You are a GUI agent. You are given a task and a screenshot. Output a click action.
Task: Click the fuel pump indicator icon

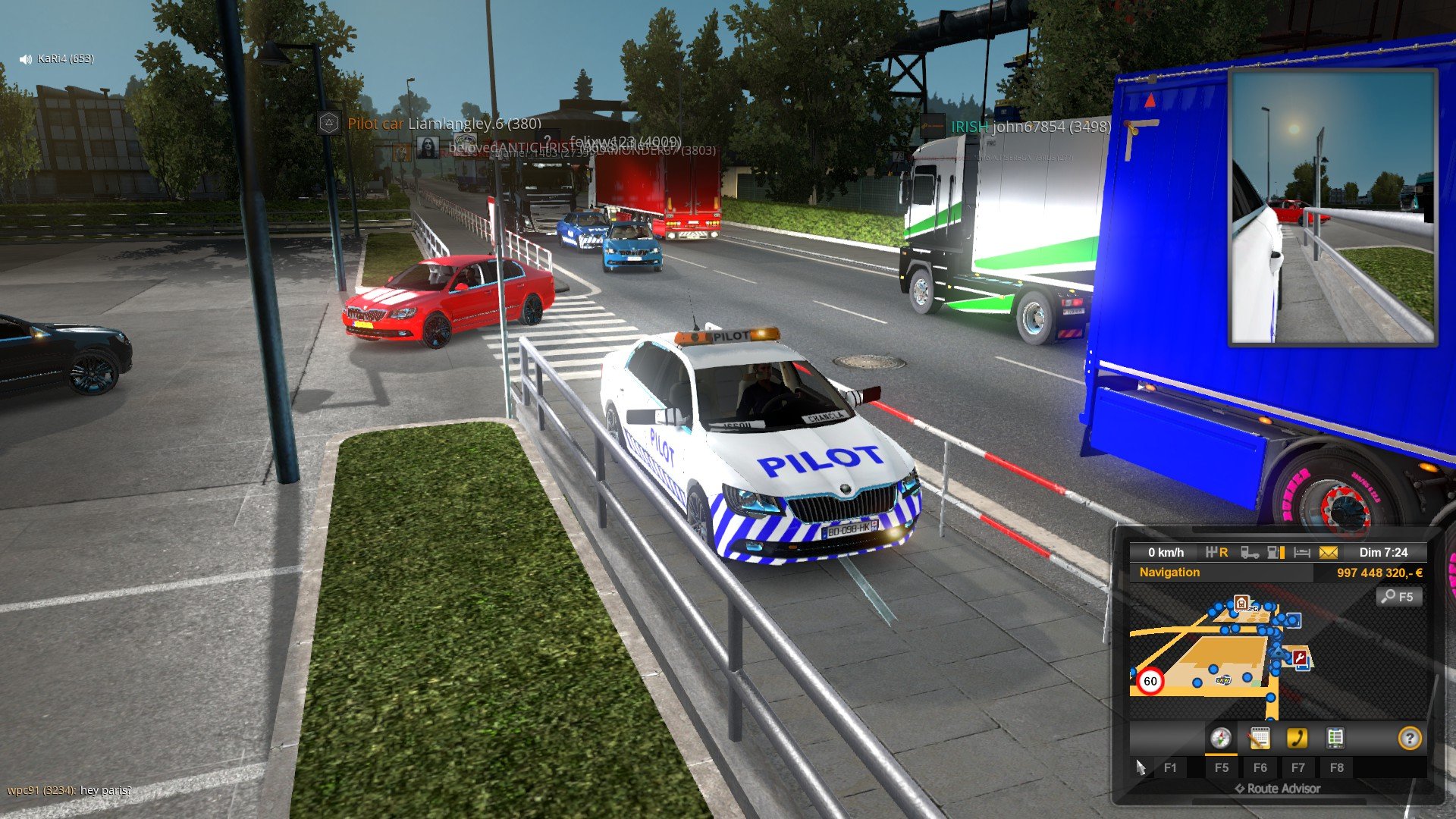[x=1276, y=553]
